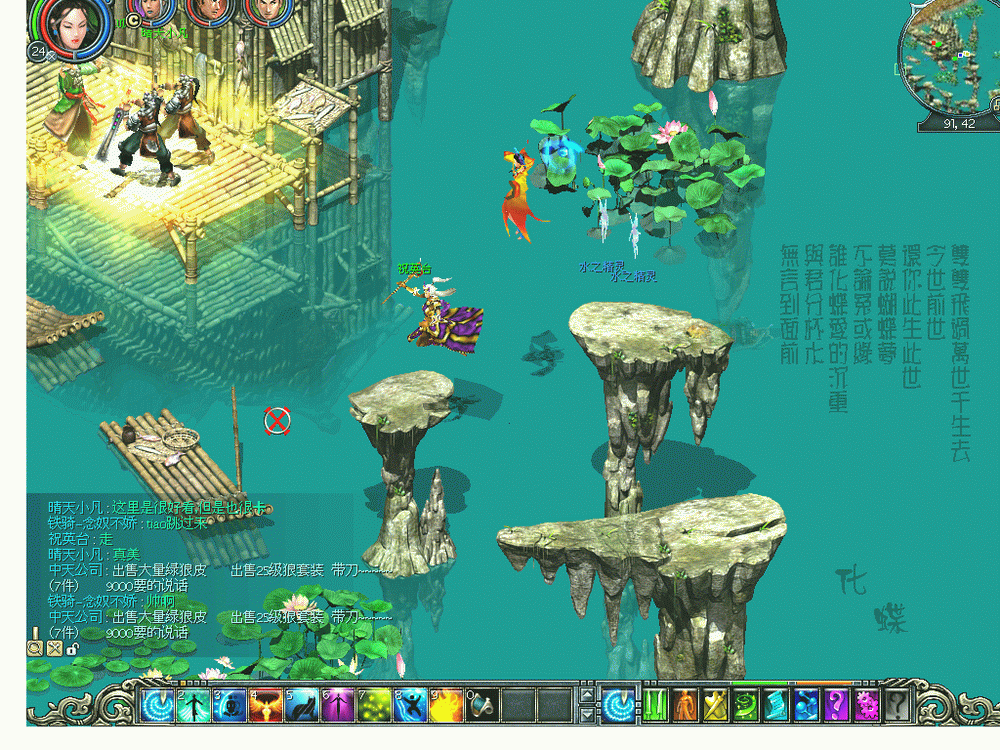Click the hotbar page down arrow

(587, 714)
